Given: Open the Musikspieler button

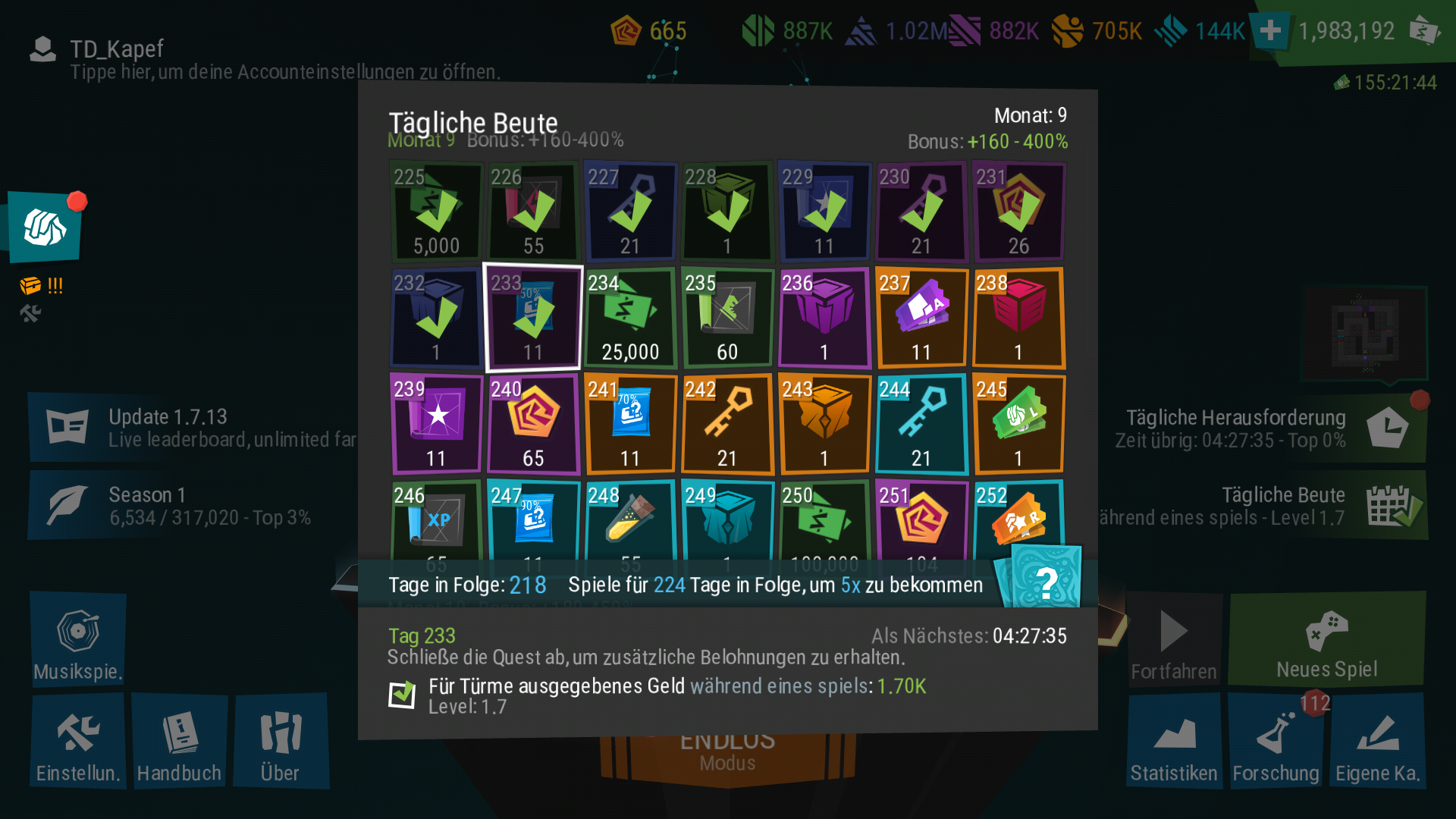Looking at the screenshot, I should tap(78, 639).
